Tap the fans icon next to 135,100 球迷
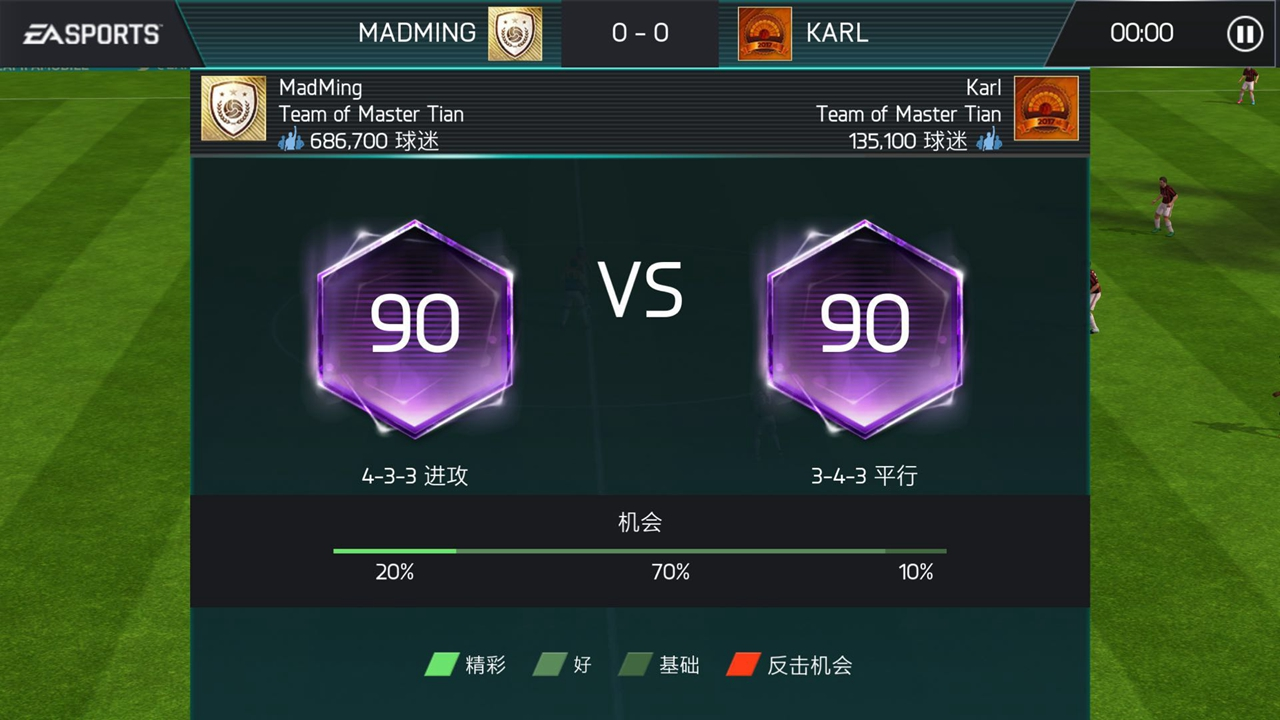 click(989, 142)
